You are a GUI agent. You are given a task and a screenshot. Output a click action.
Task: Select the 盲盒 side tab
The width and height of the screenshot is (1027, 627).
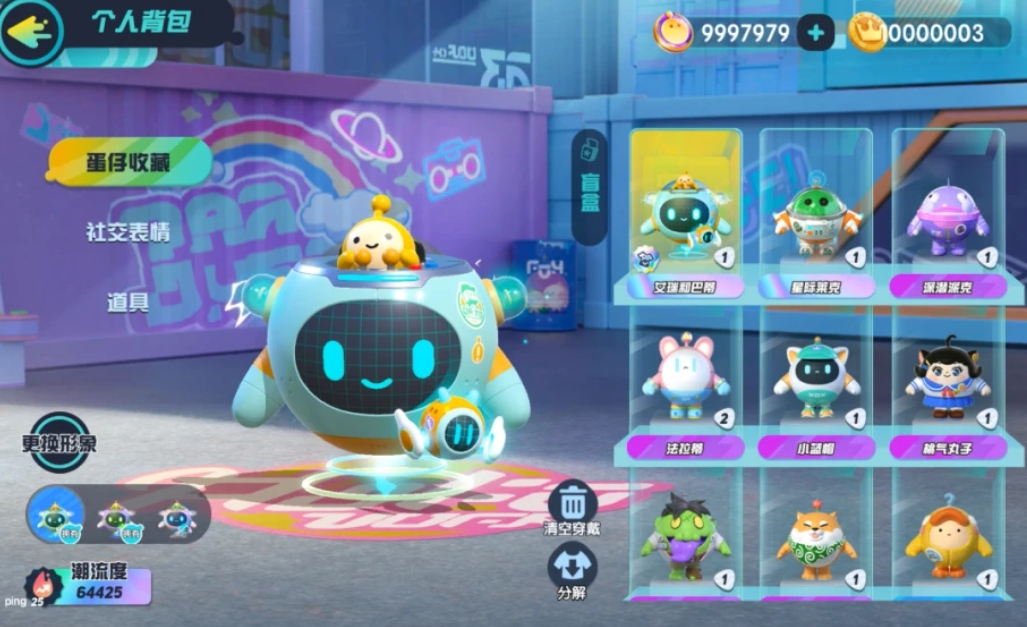tap(589, 187)
